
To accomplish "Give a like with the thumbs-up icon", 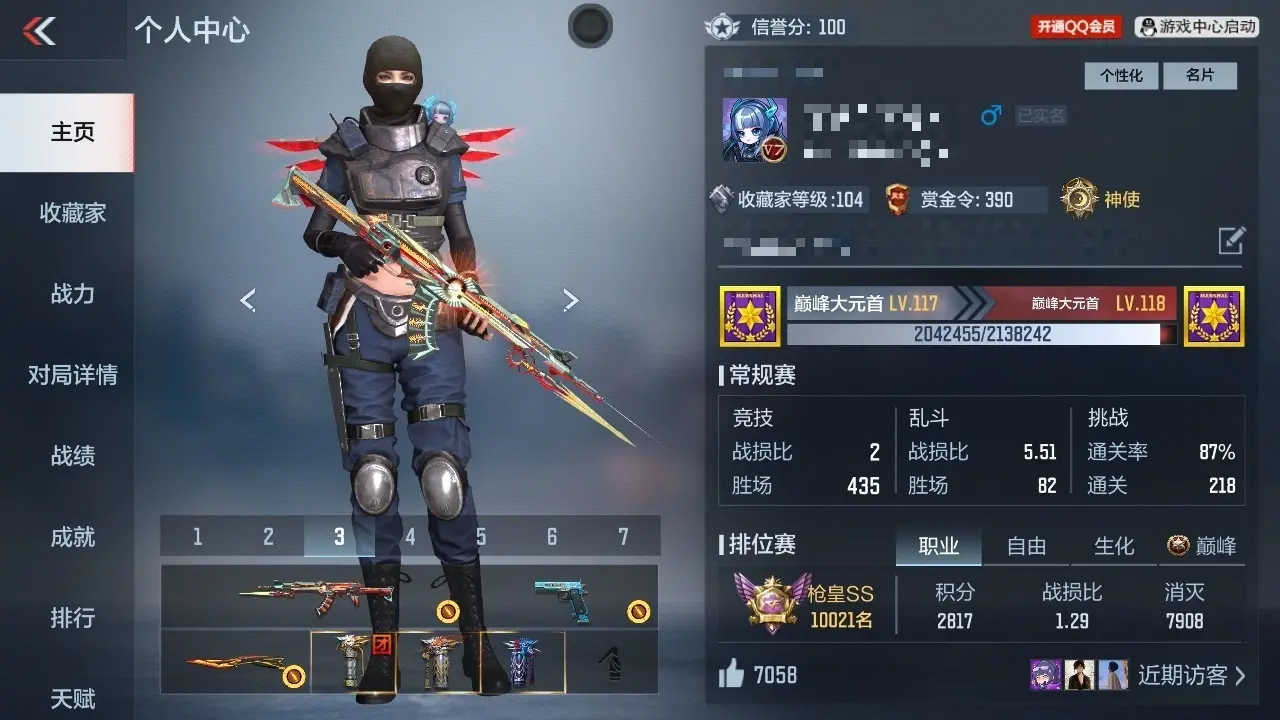I will pos(732,675).
